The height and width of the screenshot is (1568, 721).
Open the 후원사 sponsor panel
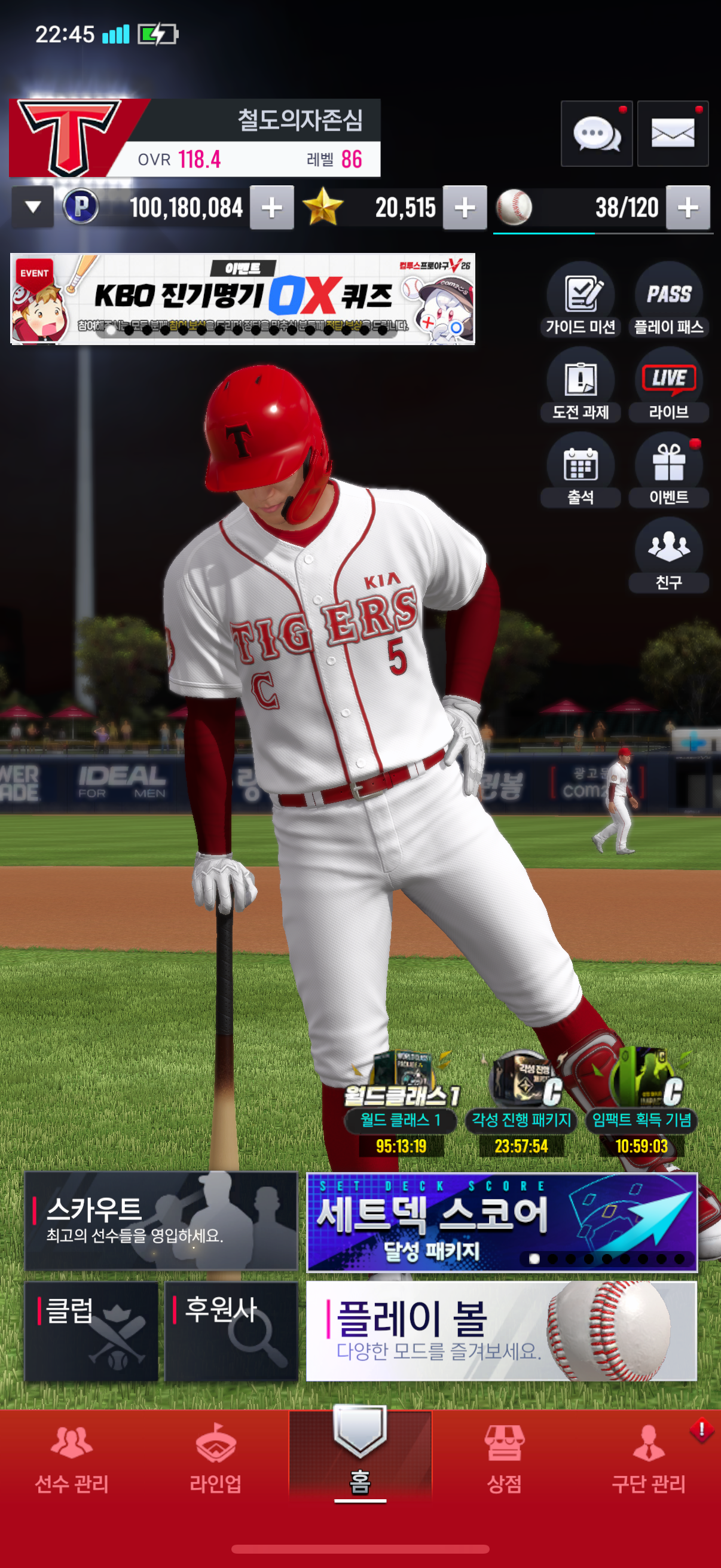231,1331
